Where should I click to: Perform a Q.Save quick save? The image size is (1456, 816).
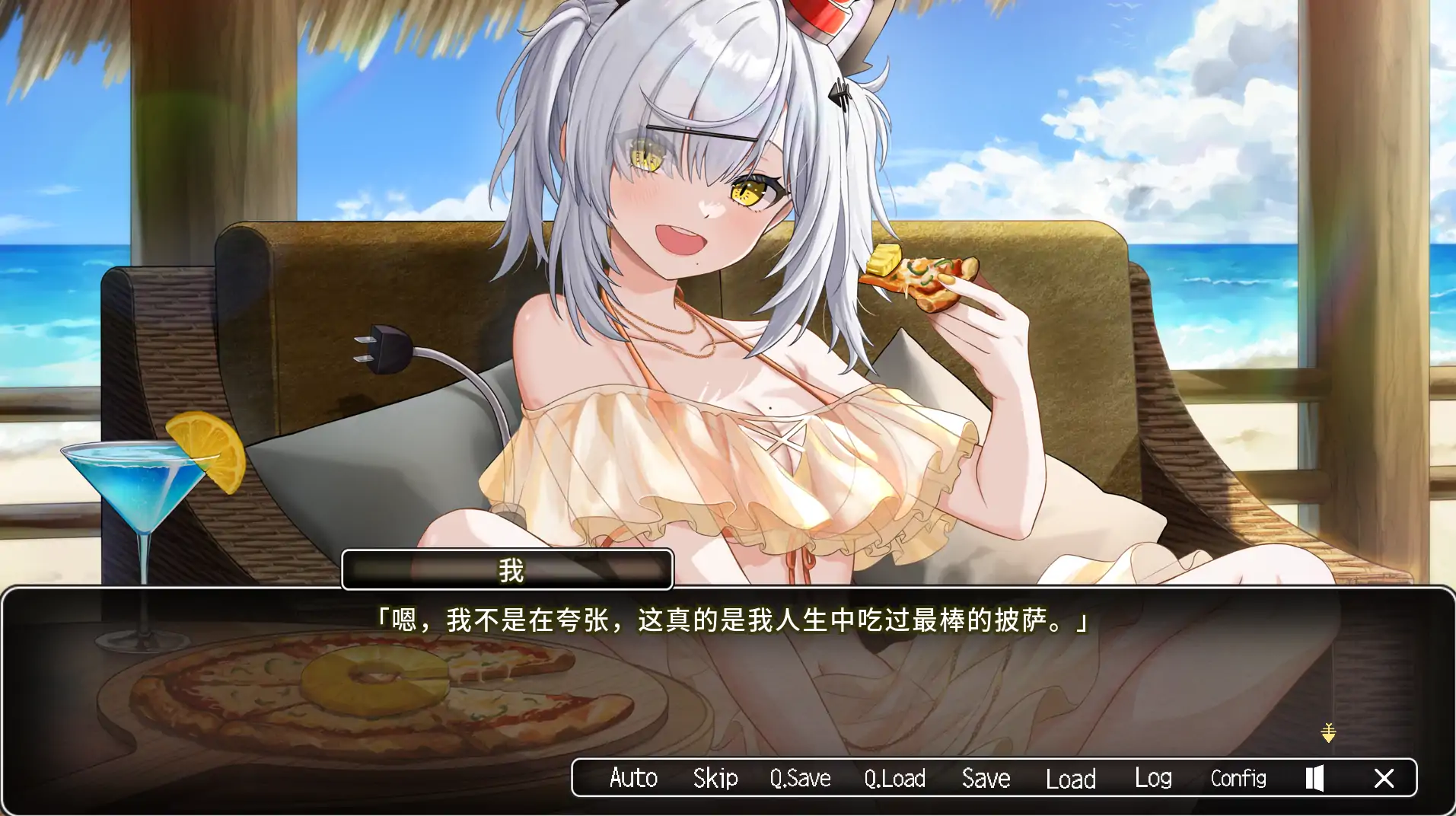coord(799,778)
